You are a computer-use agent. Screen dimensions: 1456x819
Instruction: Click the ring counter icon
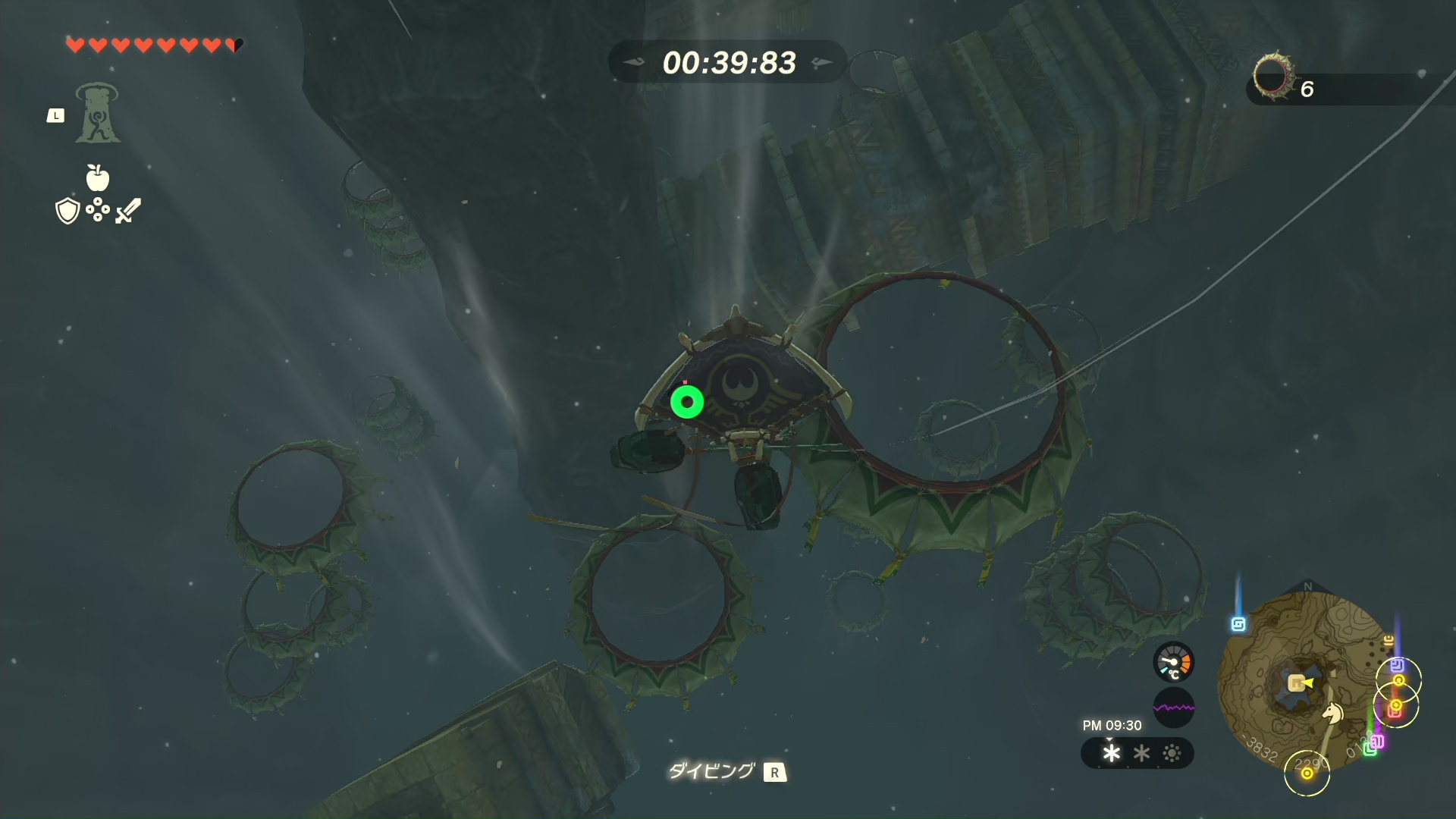(x=1272, y=76)
